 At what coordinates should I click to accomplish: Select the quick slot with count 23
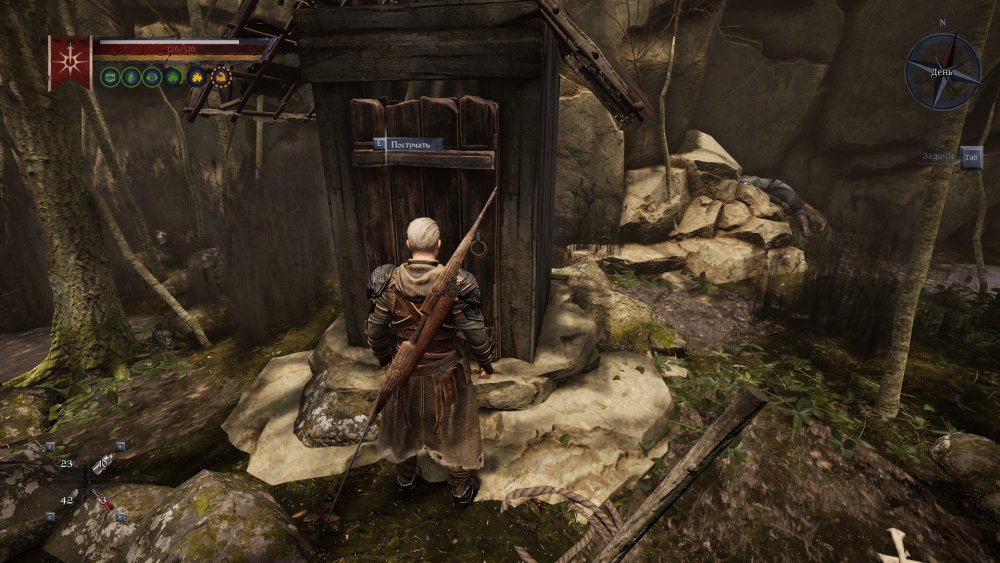click(x=66, y=463)
